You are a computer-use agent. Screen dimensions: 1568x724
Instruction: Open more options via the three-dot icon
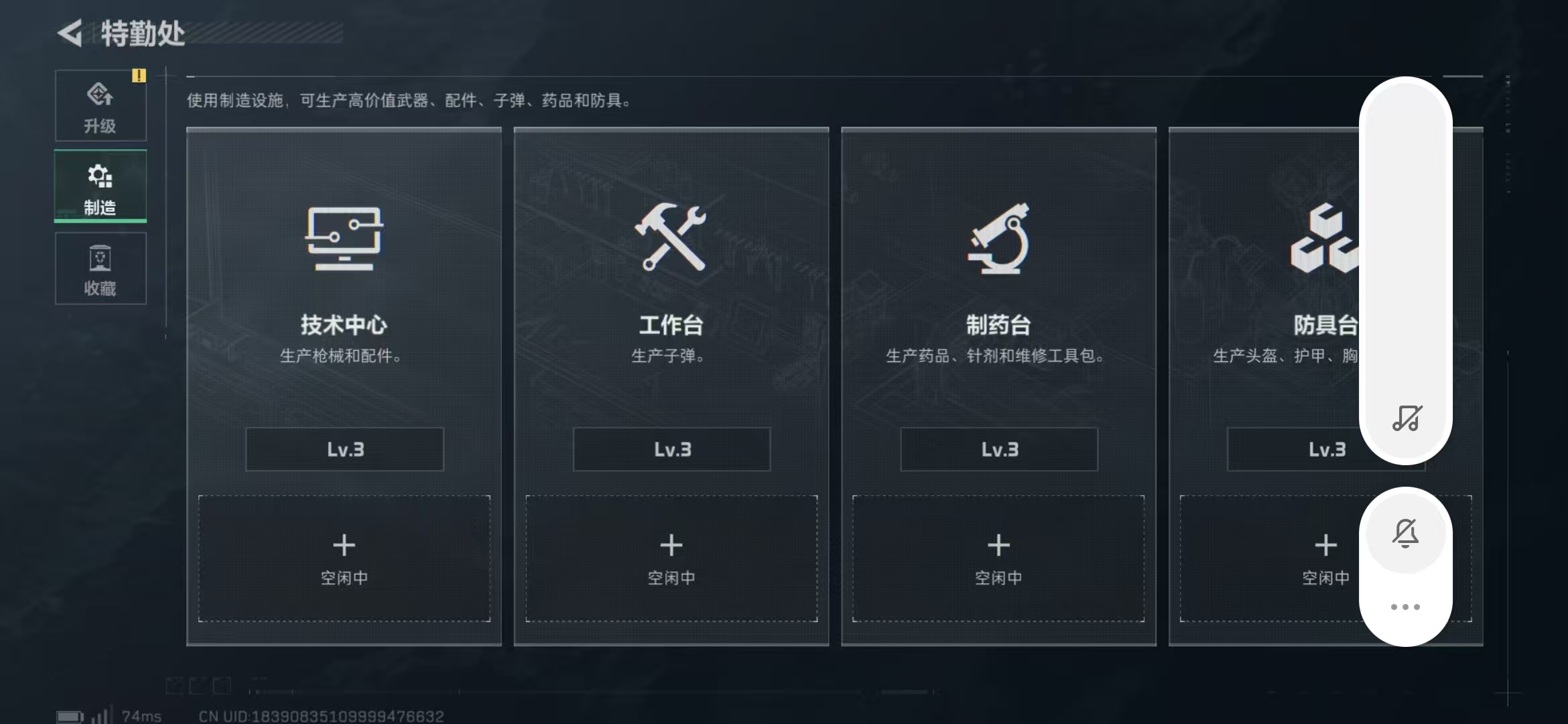[1405, 605]
